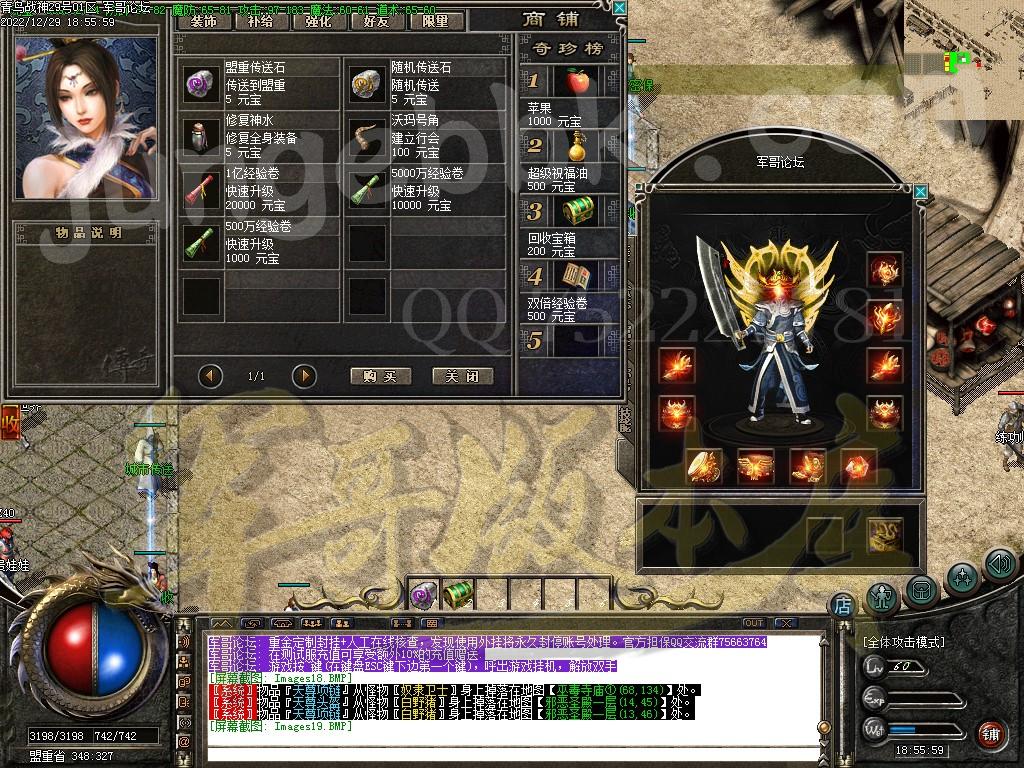
Task: Pick the 沃玛号角 horn item
Action: [x=368, y=136]
